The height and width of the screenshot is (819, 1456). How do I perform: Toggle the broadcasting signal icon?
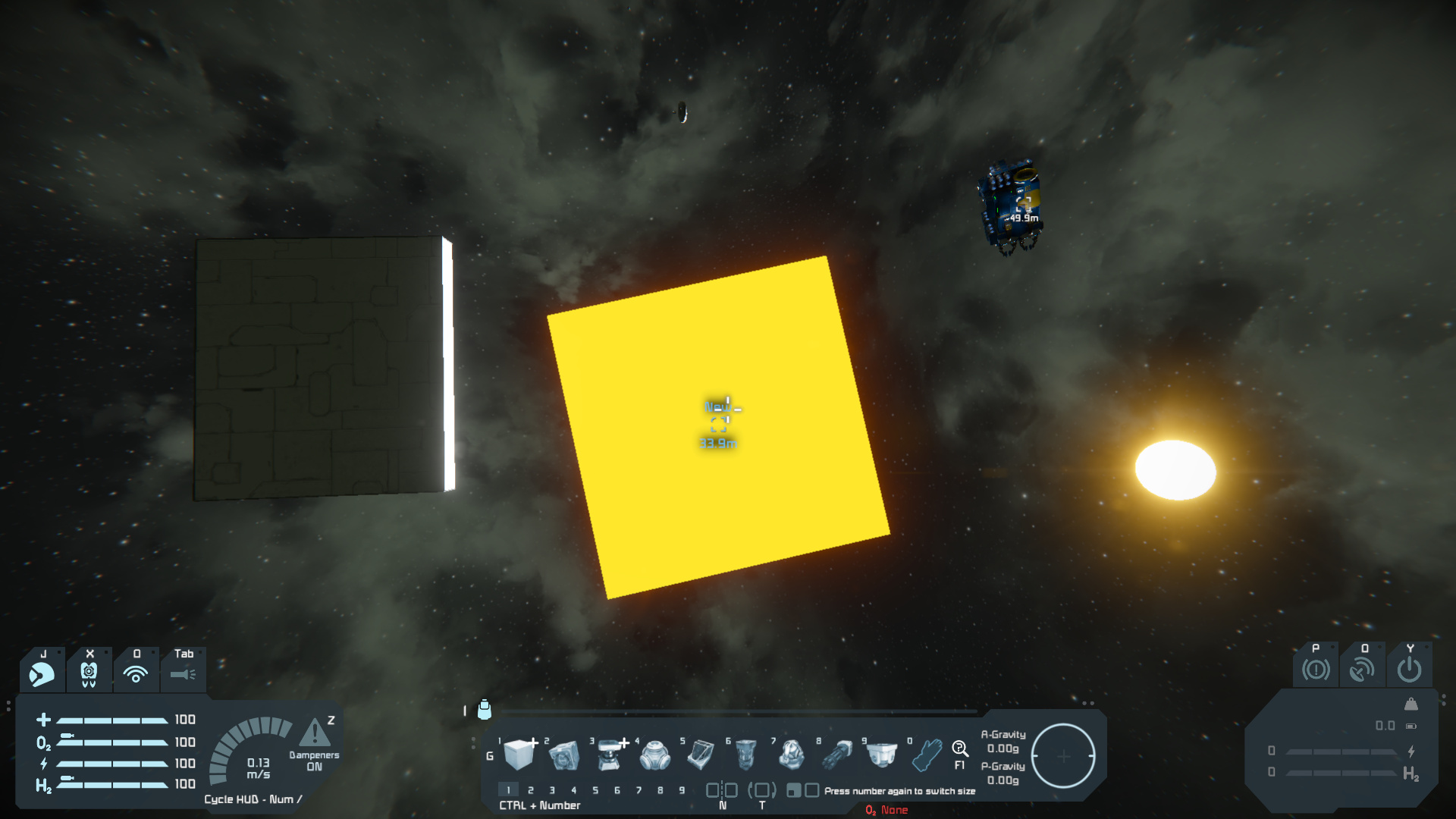point(136,673)
